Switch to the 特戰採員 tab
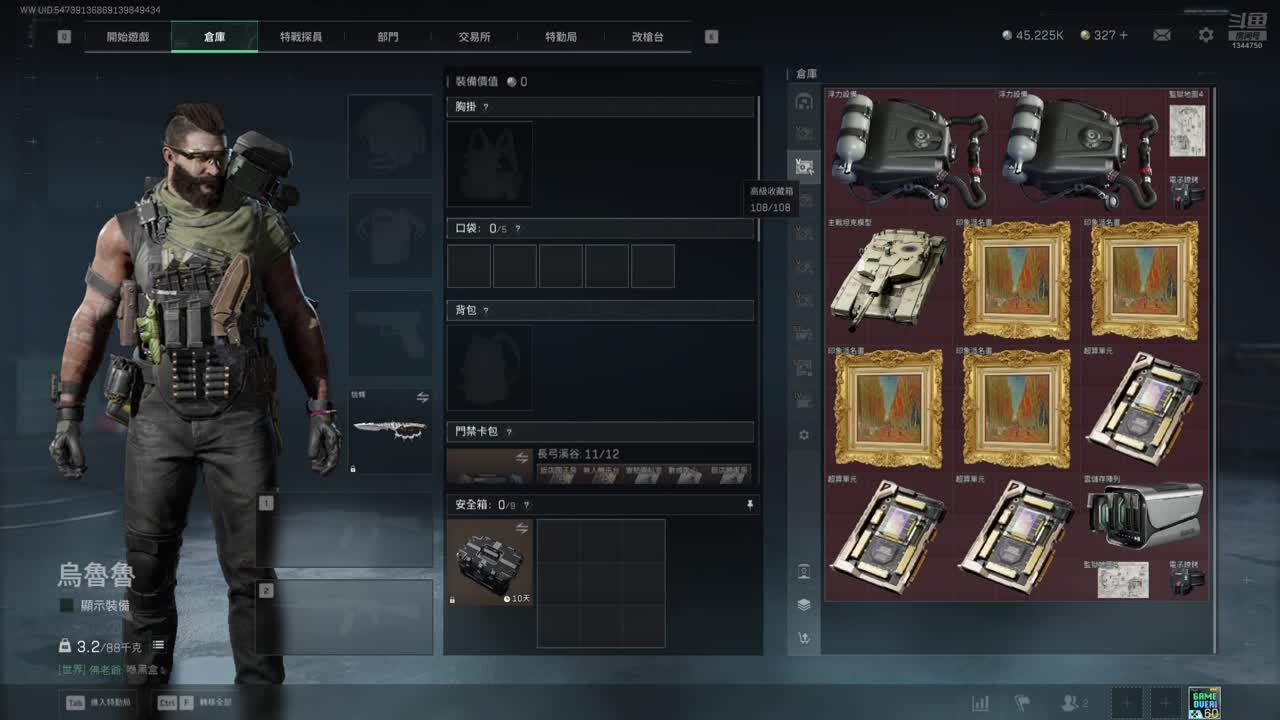 [x=301, y=37]
